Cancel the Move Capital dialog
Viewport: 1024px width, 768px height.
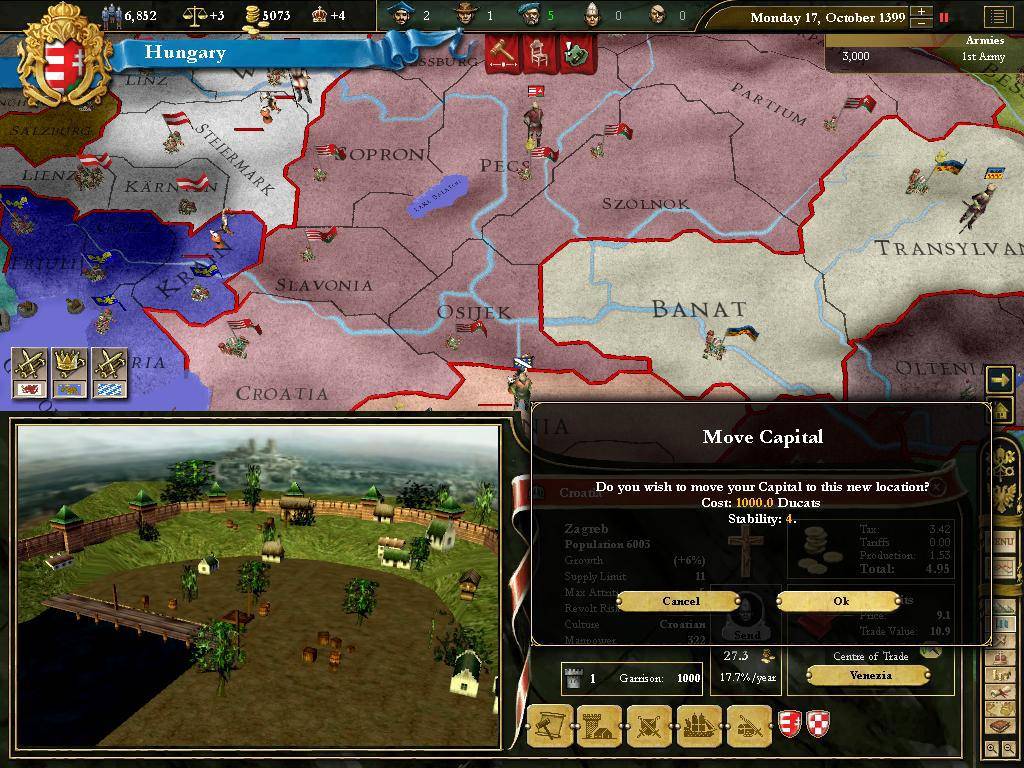[680, 601]
